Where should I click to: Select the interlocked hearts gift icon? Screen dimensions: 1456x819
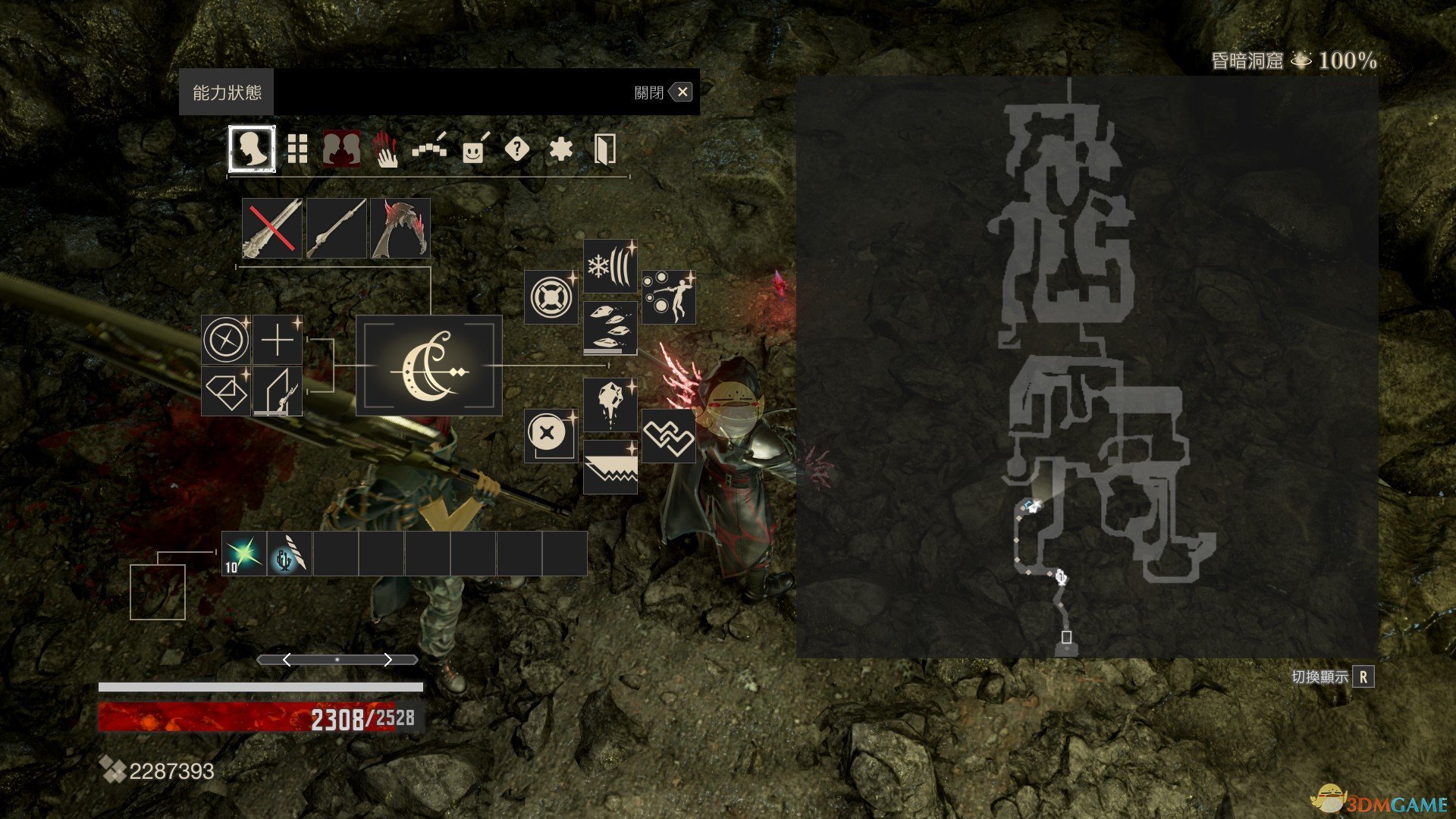click(668, 436)
